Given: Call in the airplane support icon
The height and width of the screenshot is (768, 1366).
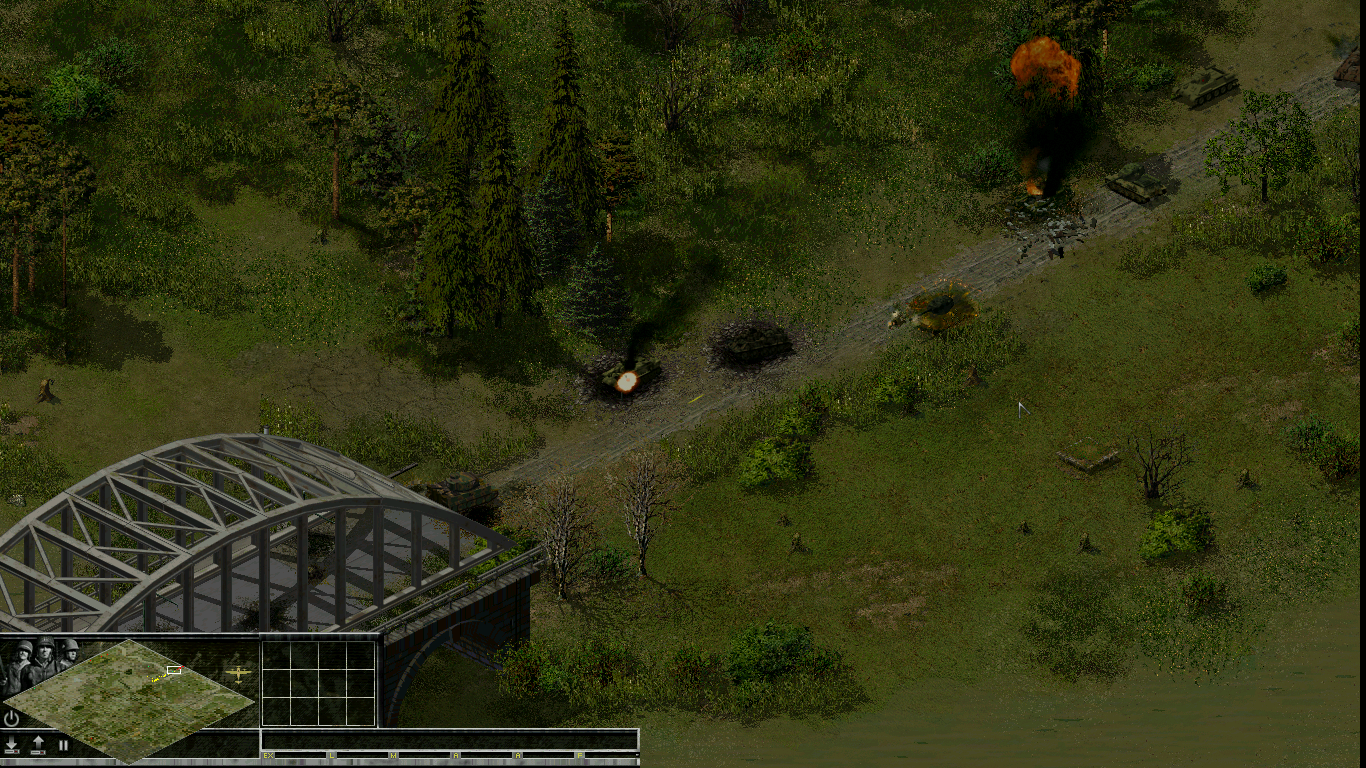Looking at the screenshot, I should pos(238,673).
